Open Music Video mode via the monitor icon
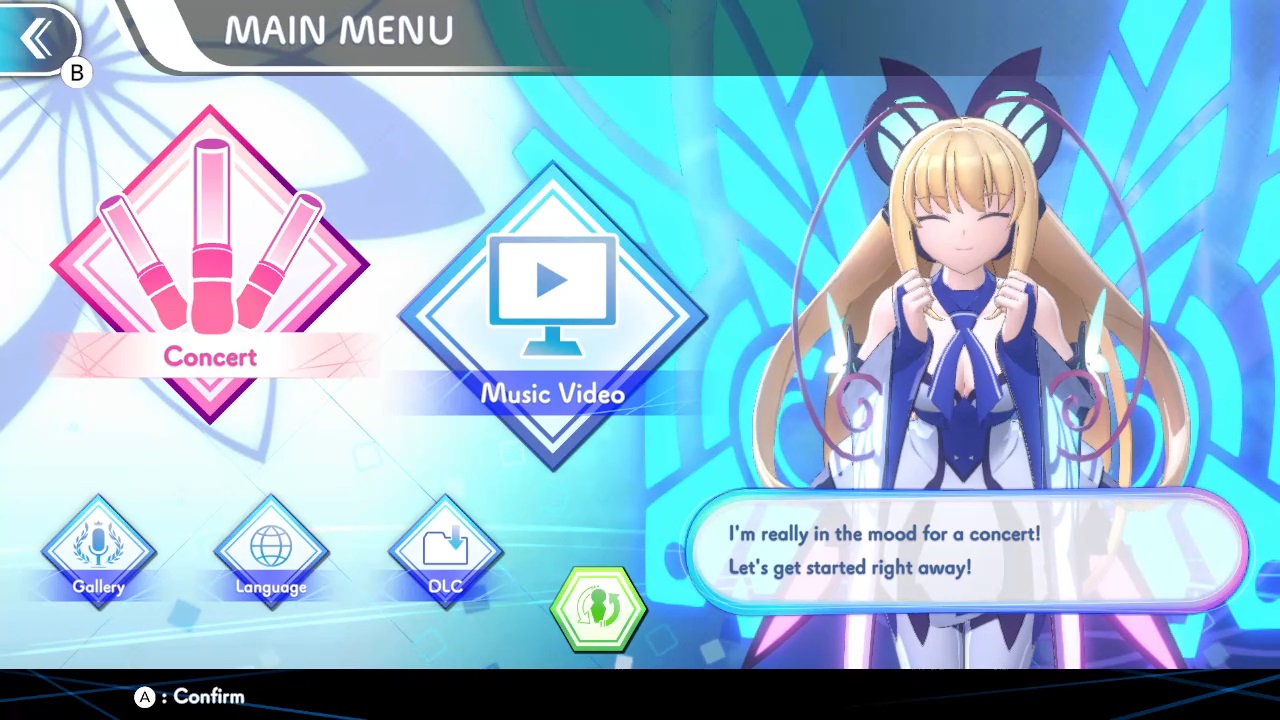 (x=553, y=290)
